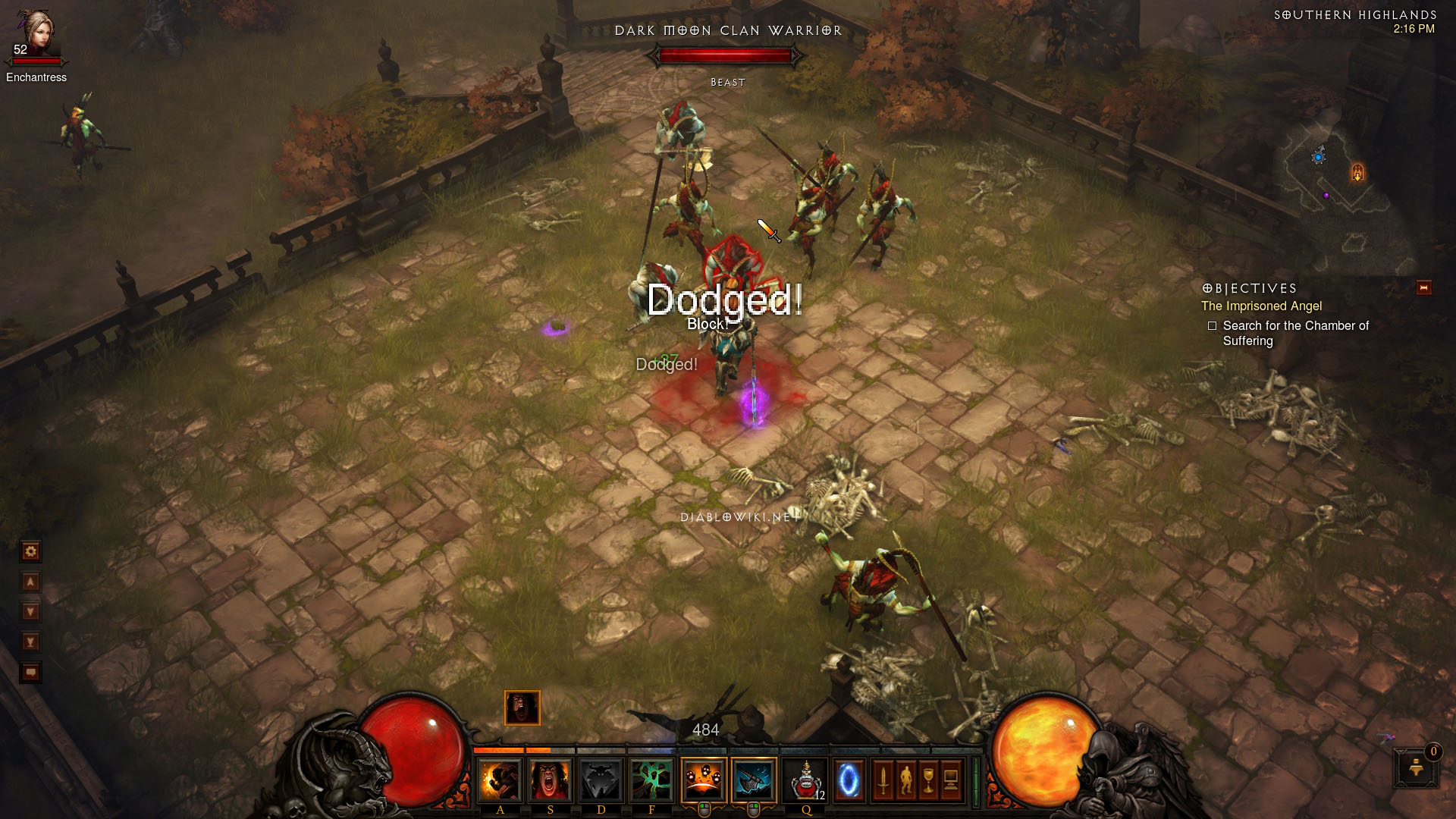Open chat options with the gear button
The image size is (1456, 819).
click(30, 551)
